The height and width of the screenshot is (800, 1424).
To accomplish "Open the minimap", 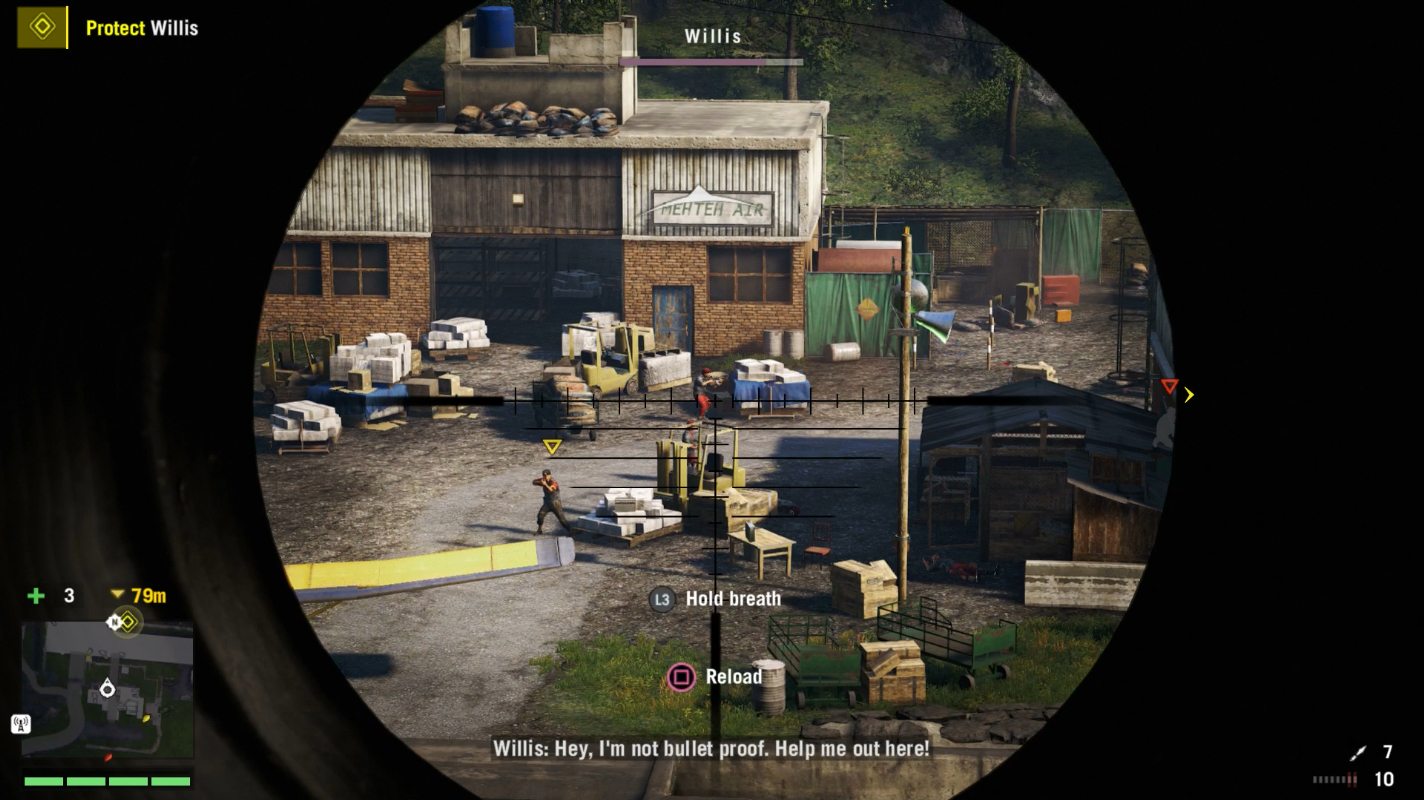I will (x=107, y=689).
